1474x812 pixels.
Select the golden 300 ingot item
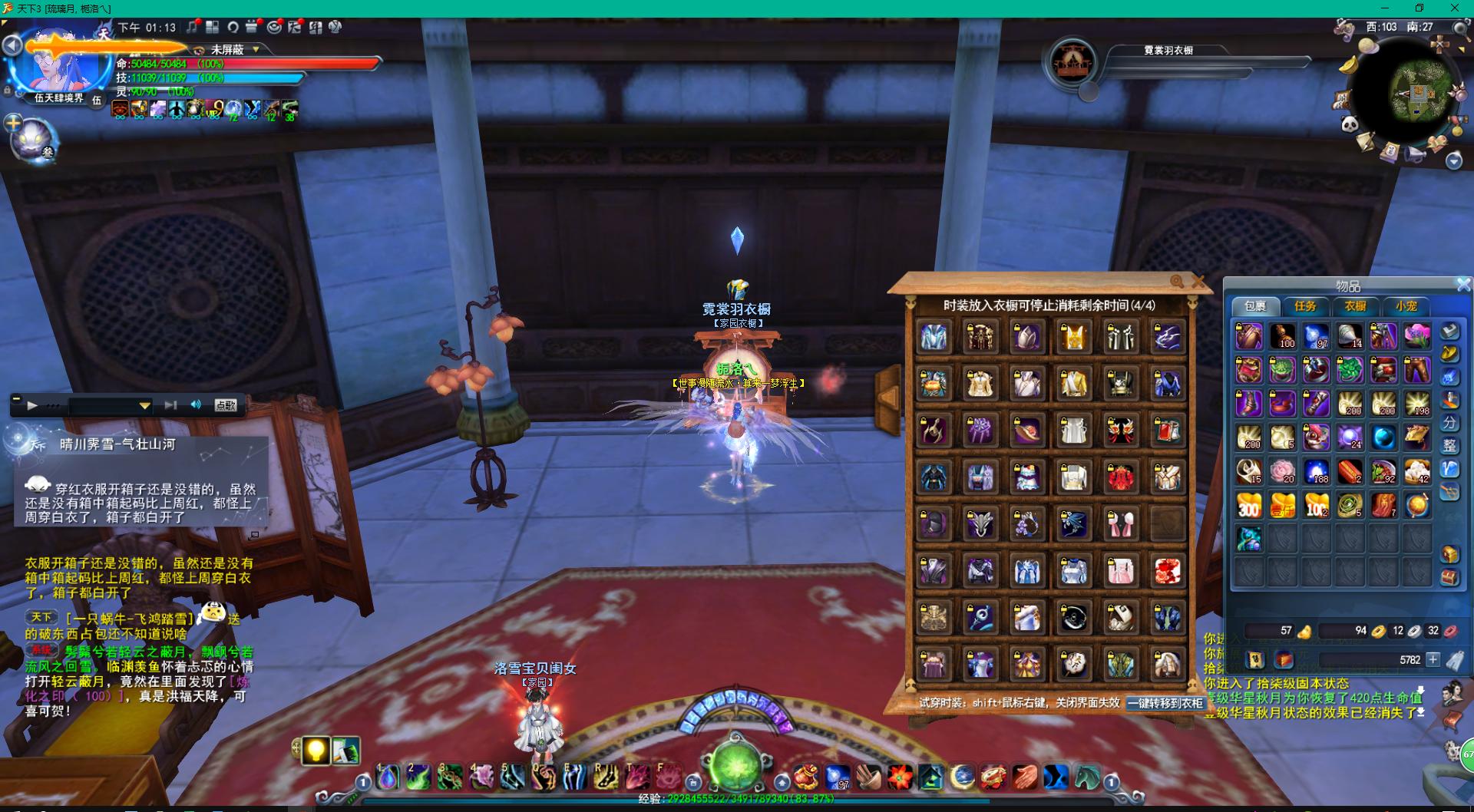pos(1248,505)
